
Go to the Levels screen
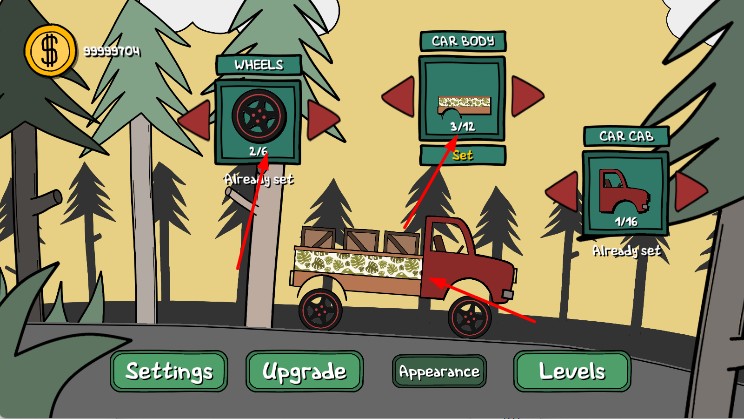click(572, 372)
